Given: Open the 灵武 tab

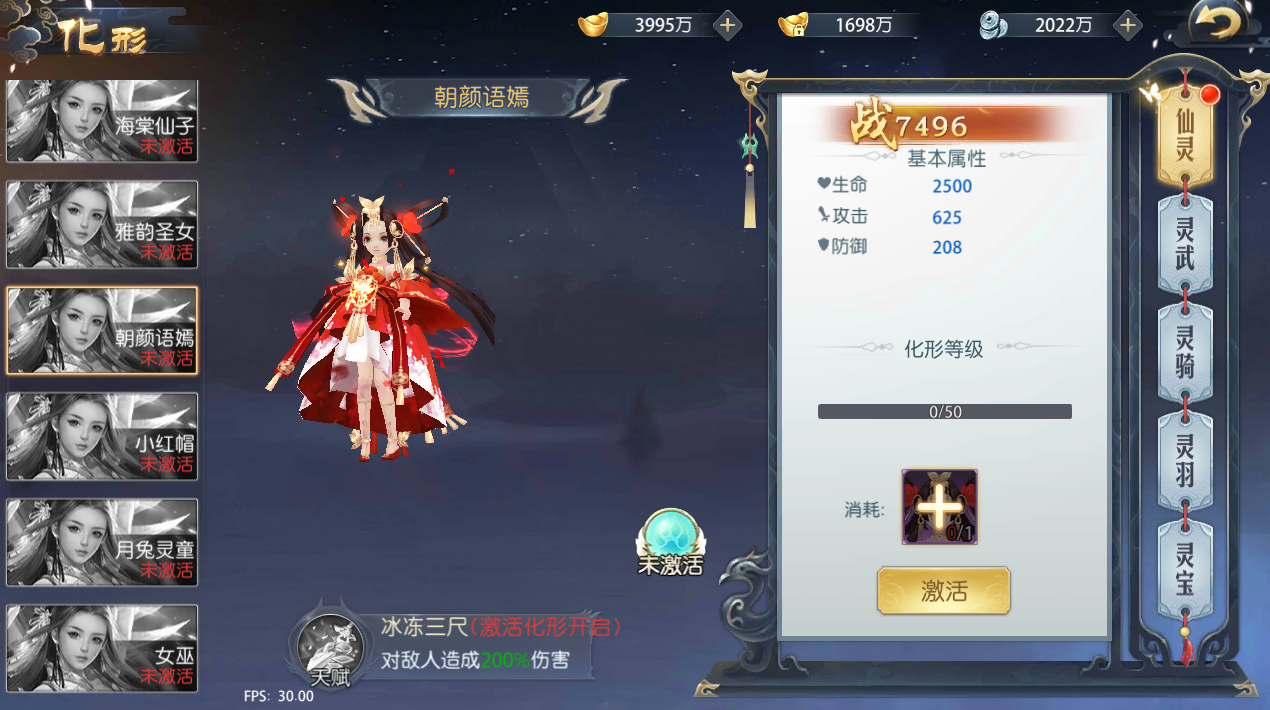Looking at the screenshot, I should (1185, 245).
